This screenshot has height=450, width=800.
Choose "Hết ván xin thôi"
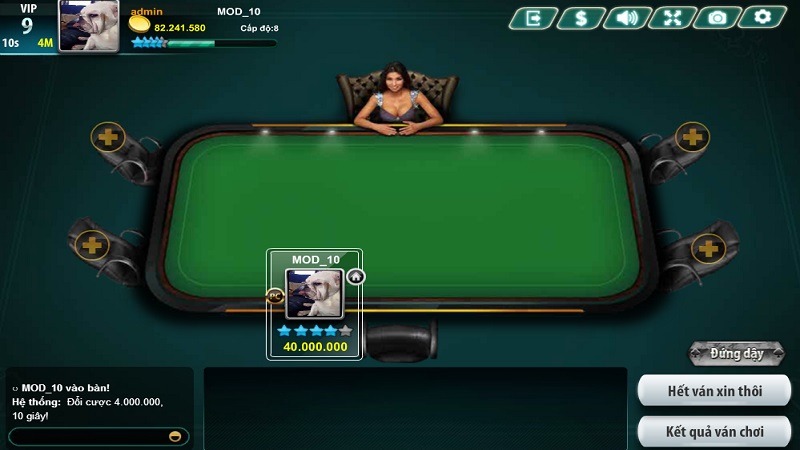coord(714,390)
